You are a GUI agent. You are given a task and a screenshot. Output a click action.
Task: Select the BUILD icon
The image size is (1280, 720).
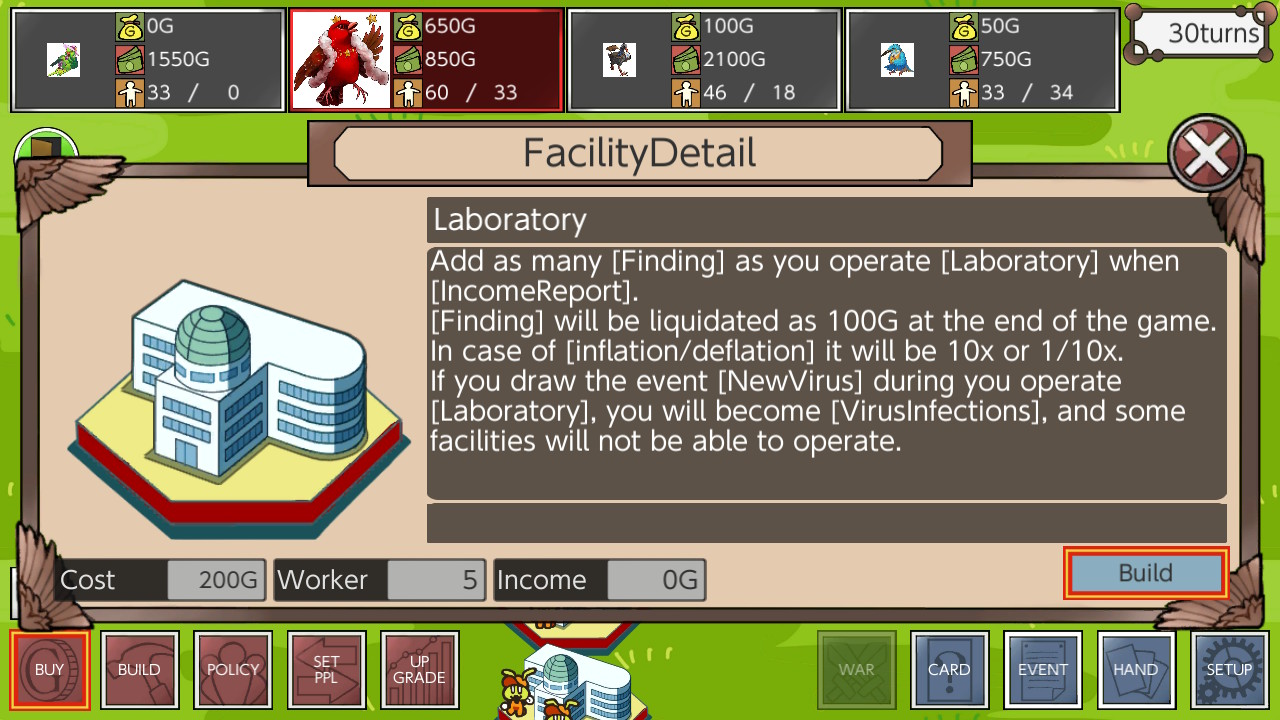(x=140, y=669)
